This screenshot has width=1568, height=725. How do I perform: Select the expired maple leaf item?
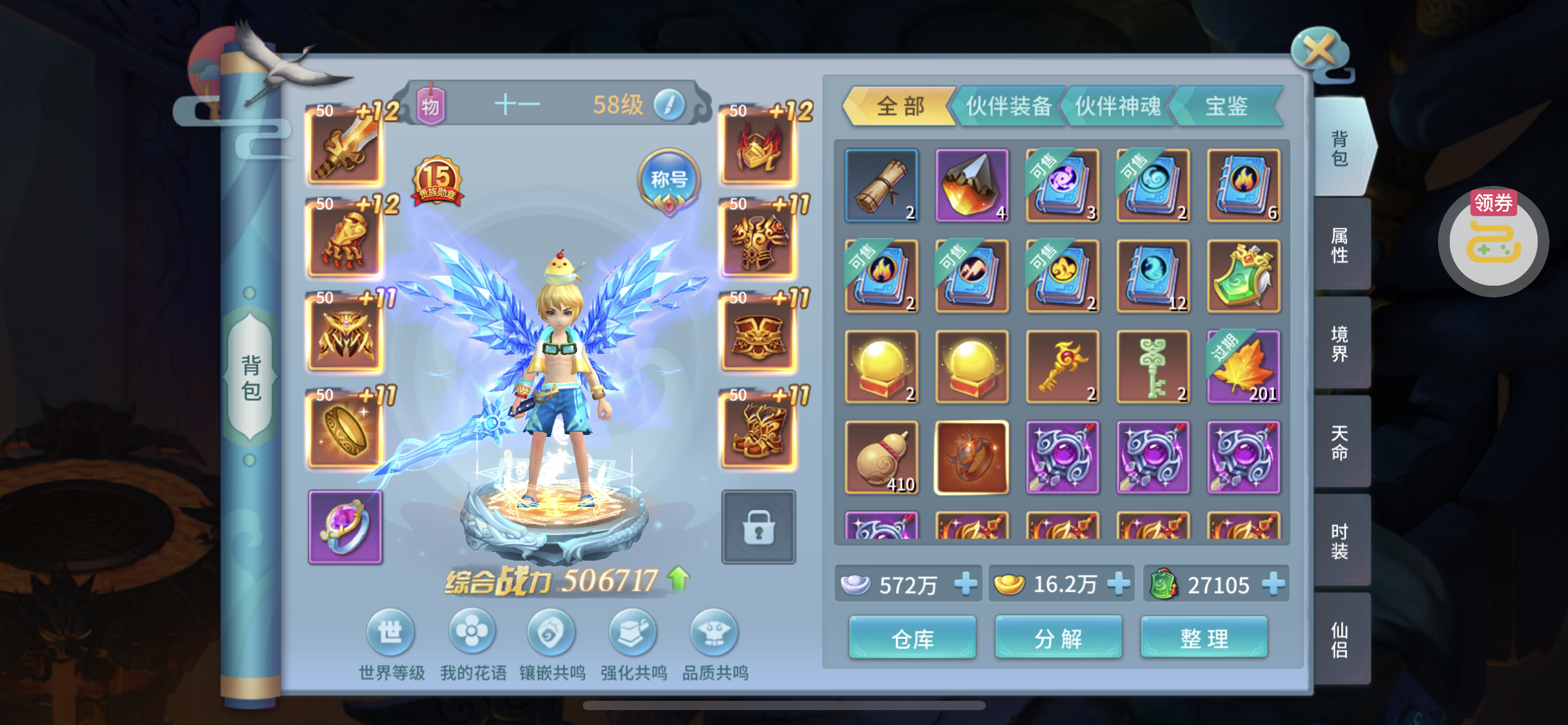(x=1244, y=367)
